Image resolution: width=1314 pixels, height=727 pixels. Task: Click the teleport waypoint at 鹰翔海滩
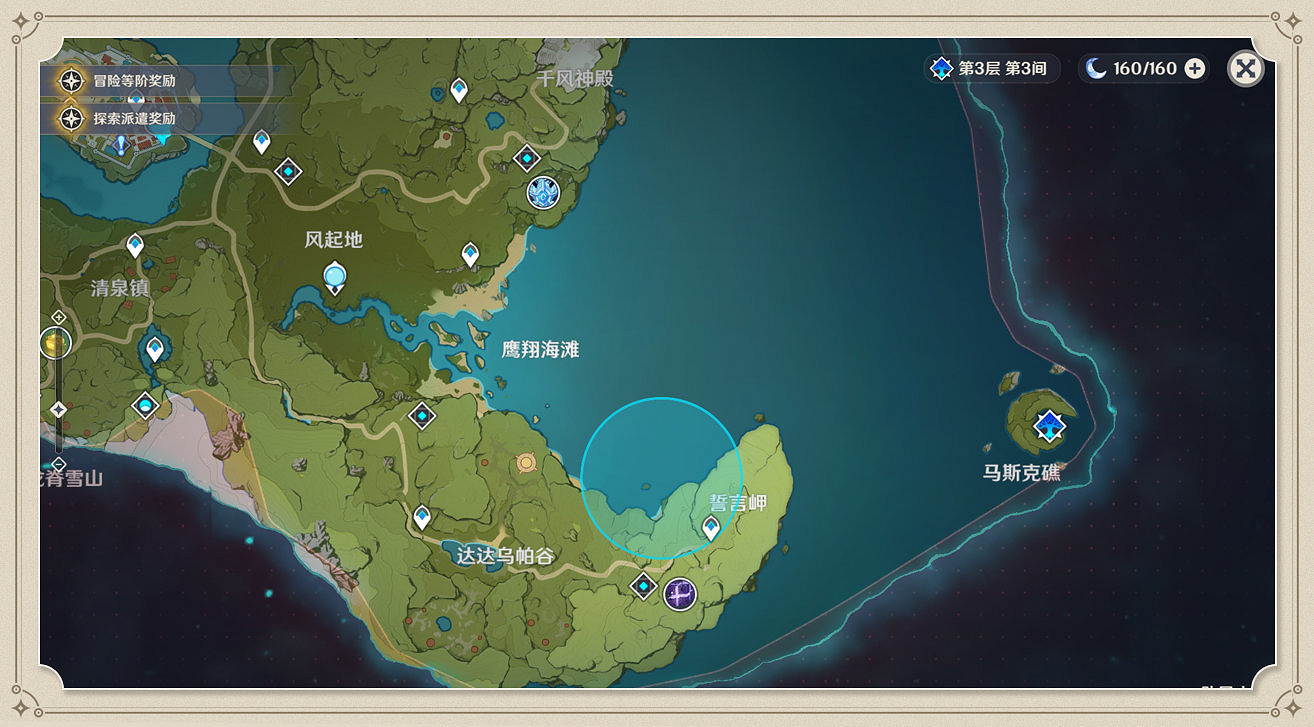click(x=421, y=415)
